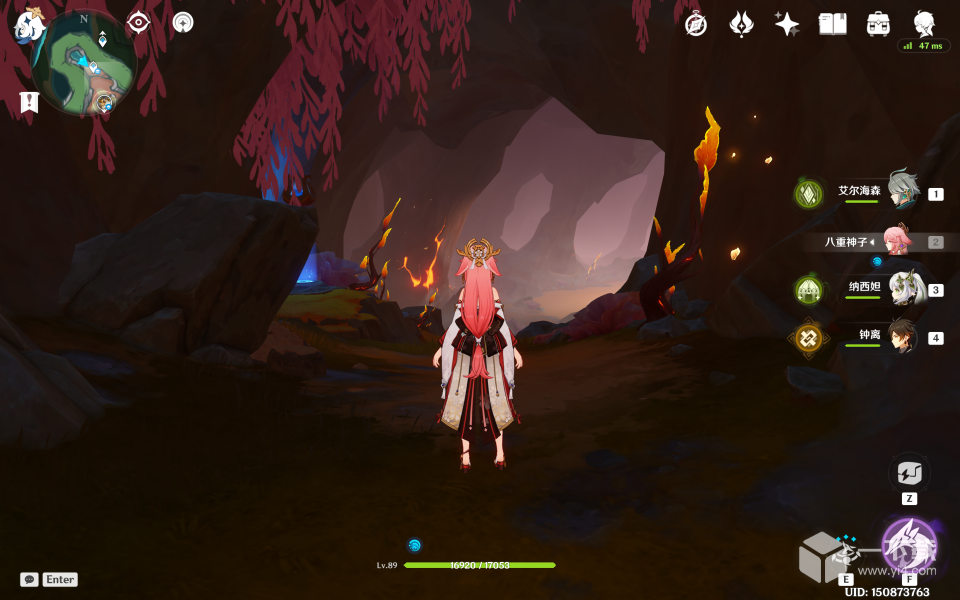Open the adventurer handbook book icon
960x600 pixels.
832,24
